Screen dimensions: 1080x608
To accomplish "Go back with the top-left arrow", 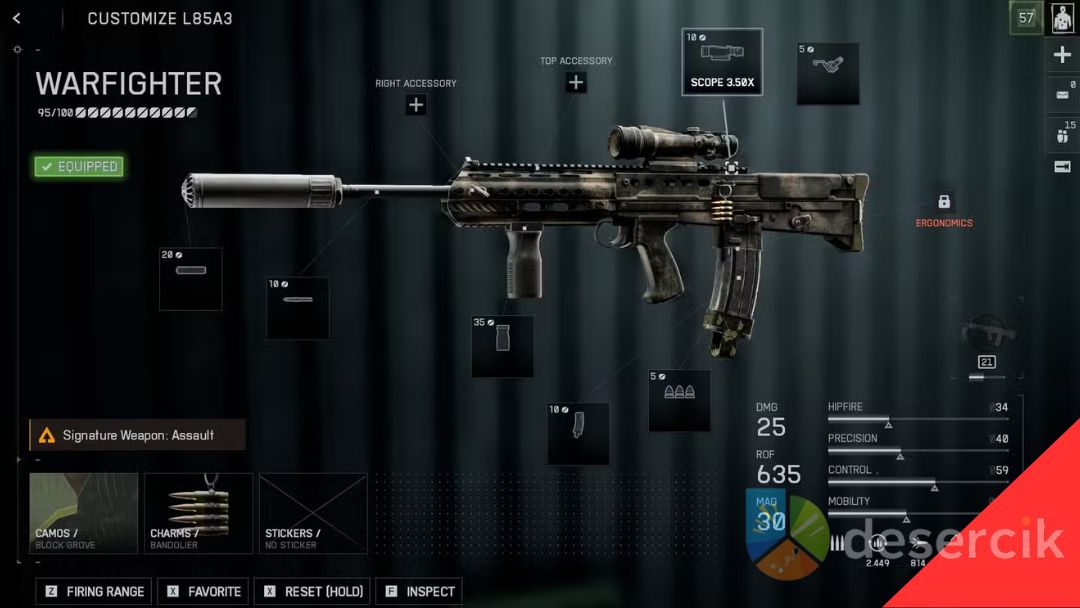I will (16, 19).
